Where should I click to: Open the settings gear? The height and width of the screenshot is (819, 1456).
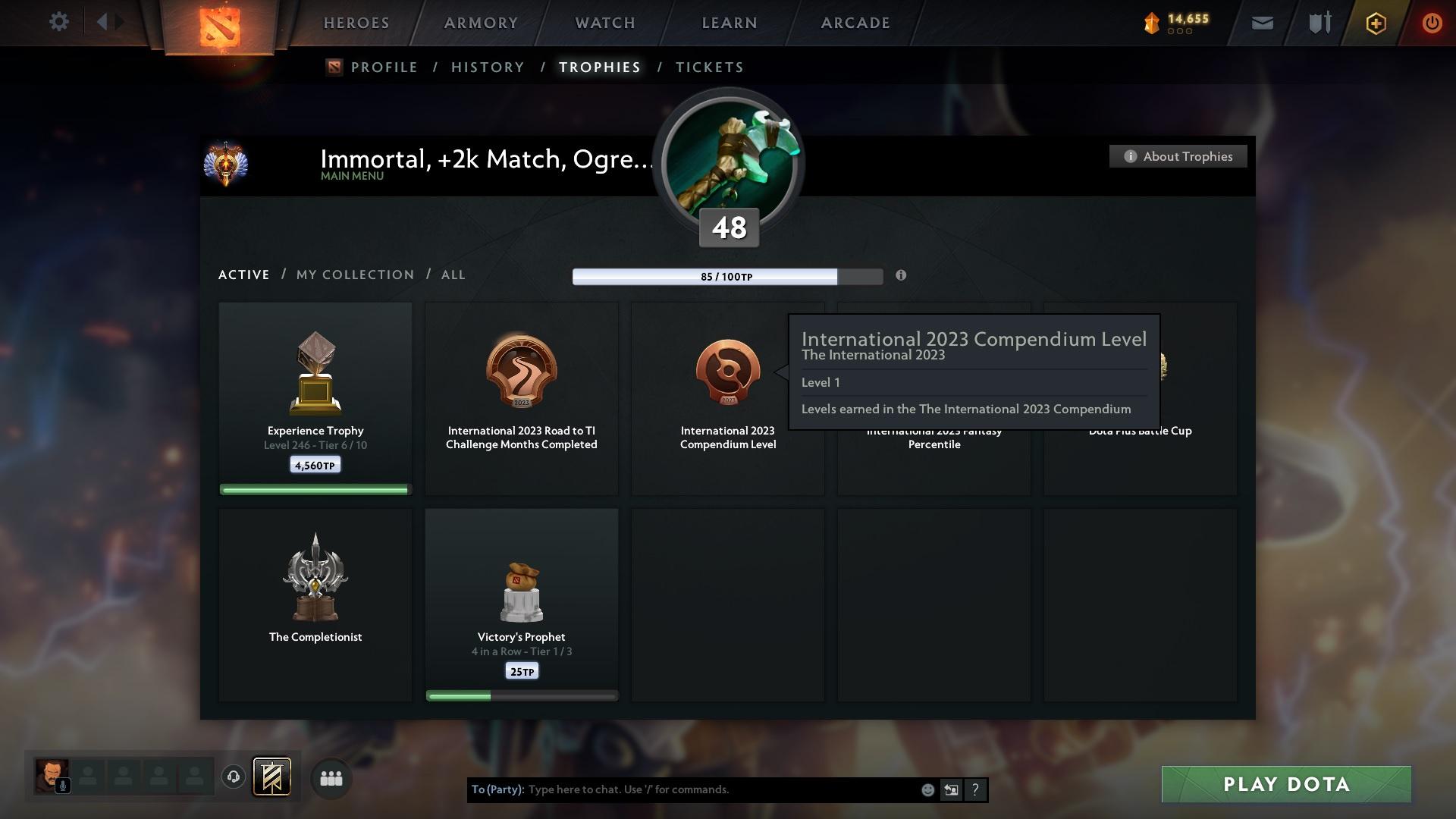58,22
